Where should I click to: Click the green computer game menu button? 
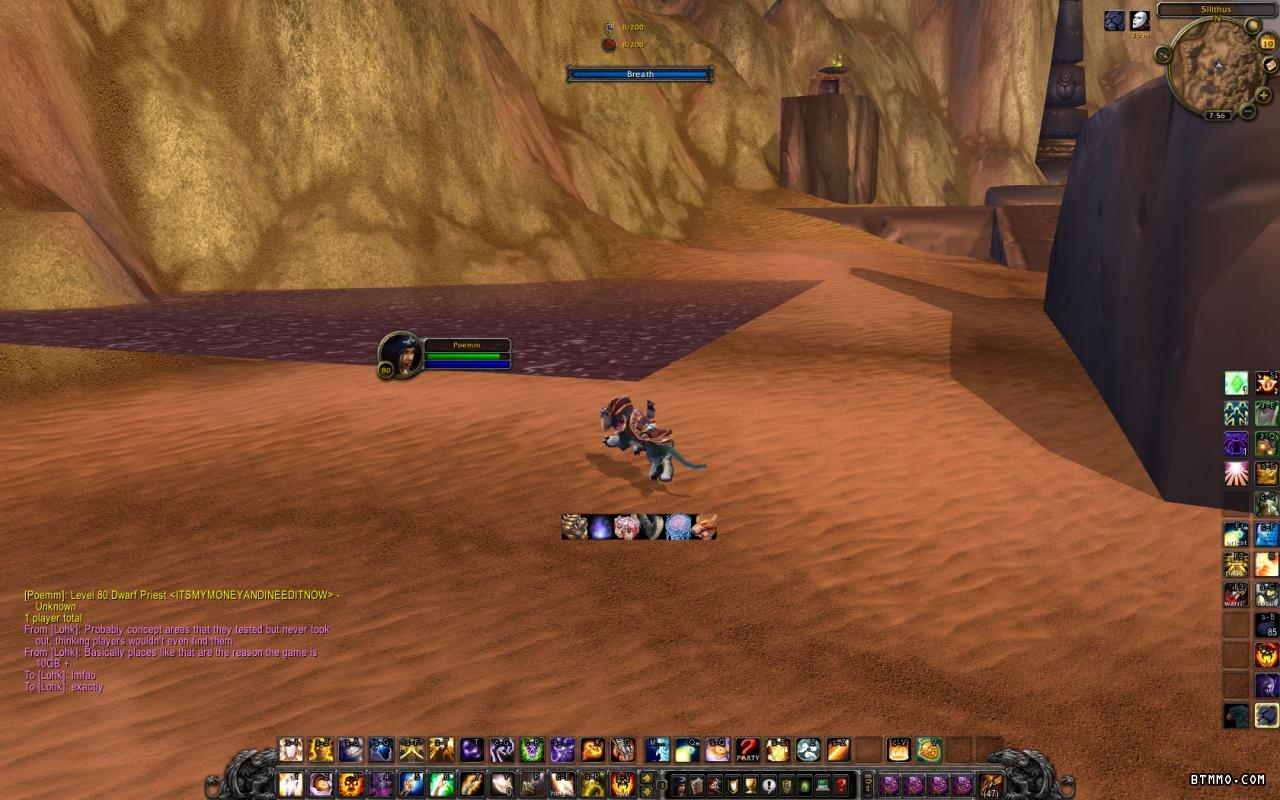(822, 785)
